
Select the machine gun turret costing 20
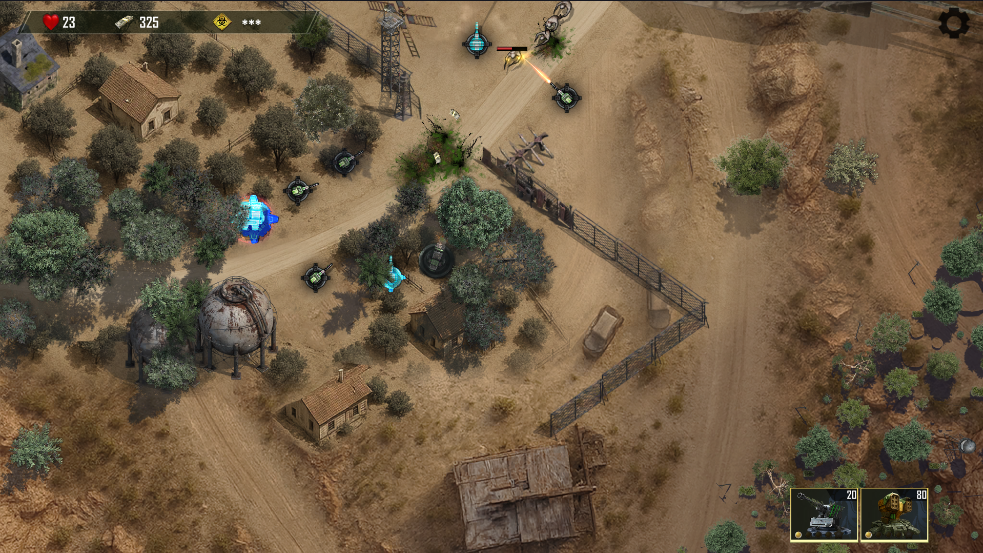tap(823, 515)
